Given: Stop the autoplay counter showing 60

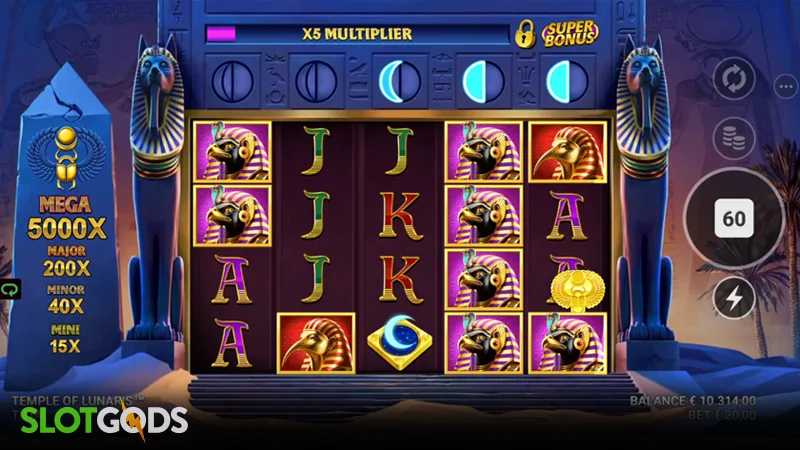Looking at the screenshot, I should pyautogui.click(x=734, y=219).
